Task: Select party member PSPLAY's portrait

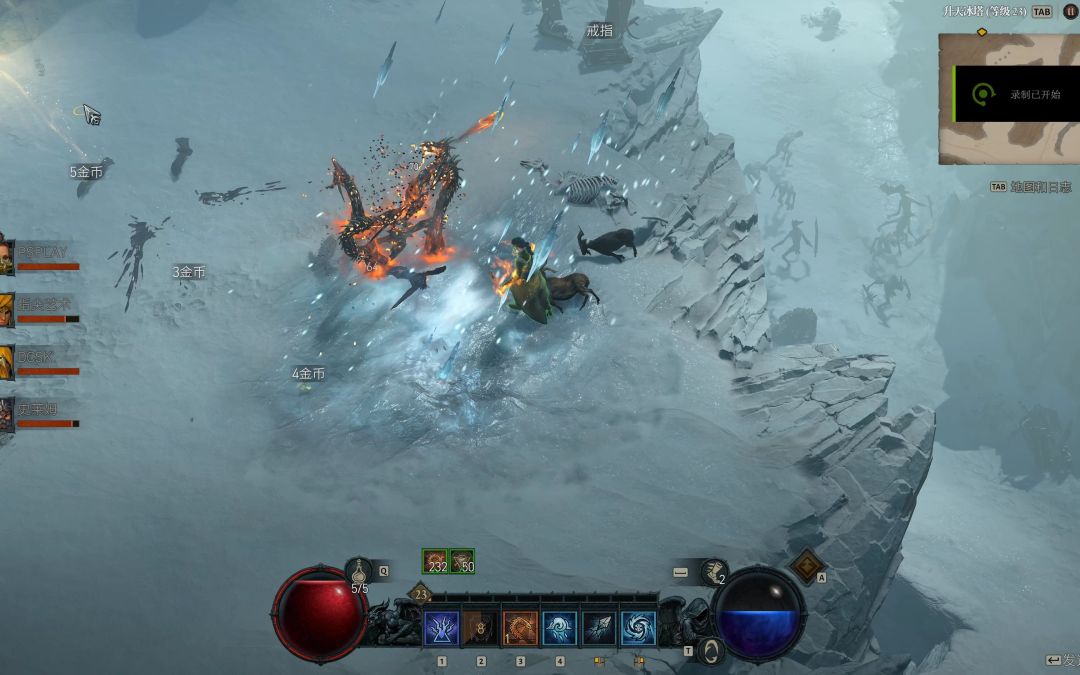Action: coord(6,256)
